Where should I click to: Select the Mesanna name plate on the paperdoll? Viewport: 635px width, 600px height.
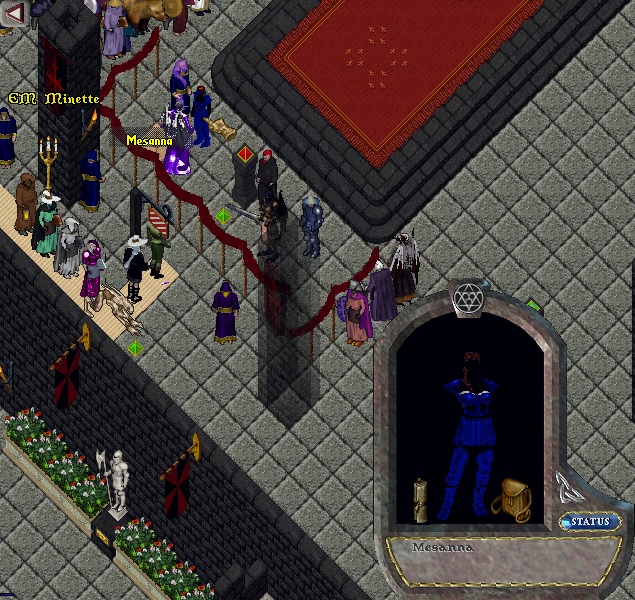point(470,548)
